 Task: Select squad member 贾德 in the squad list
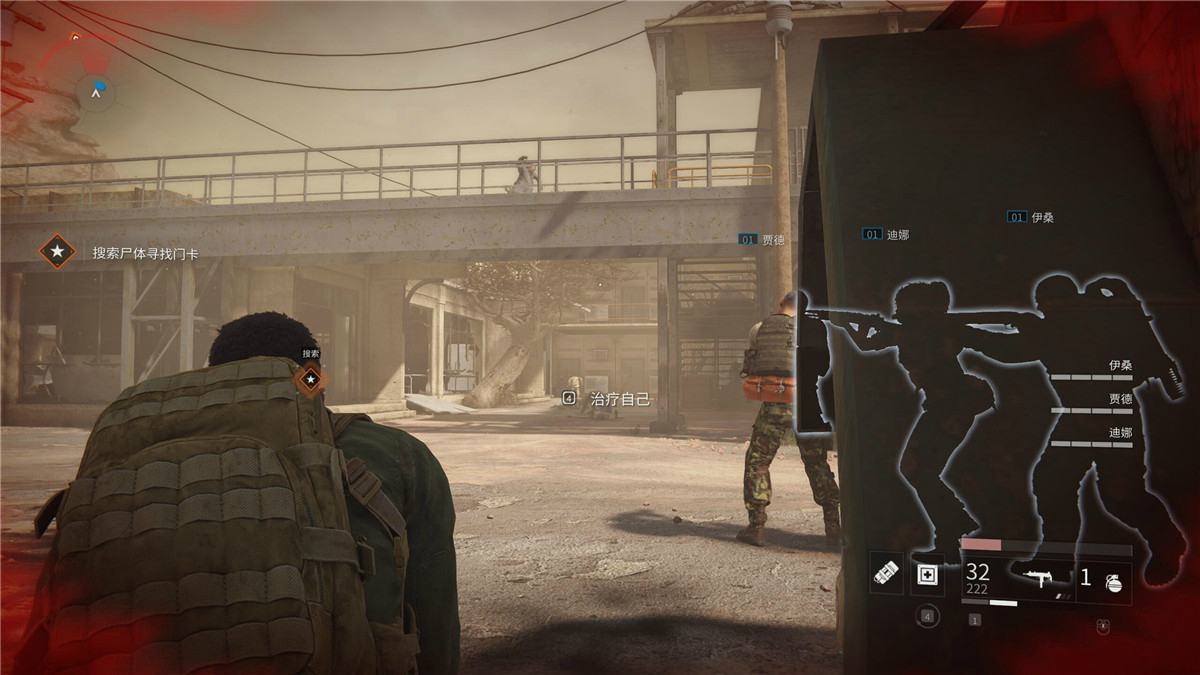1119,399
